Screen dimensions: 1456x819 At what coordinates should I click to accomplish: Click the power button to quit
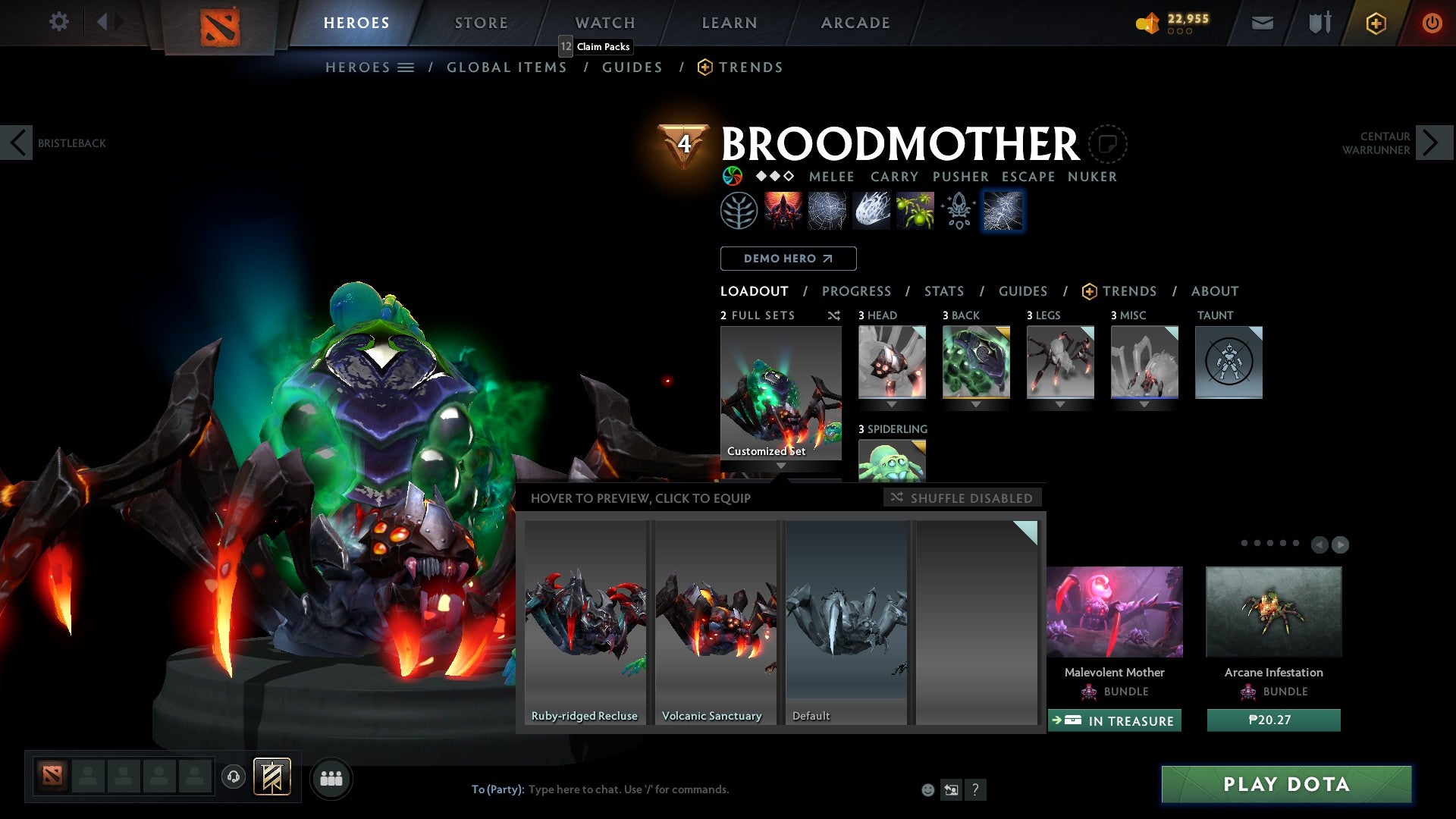(x=1432, y=23)
